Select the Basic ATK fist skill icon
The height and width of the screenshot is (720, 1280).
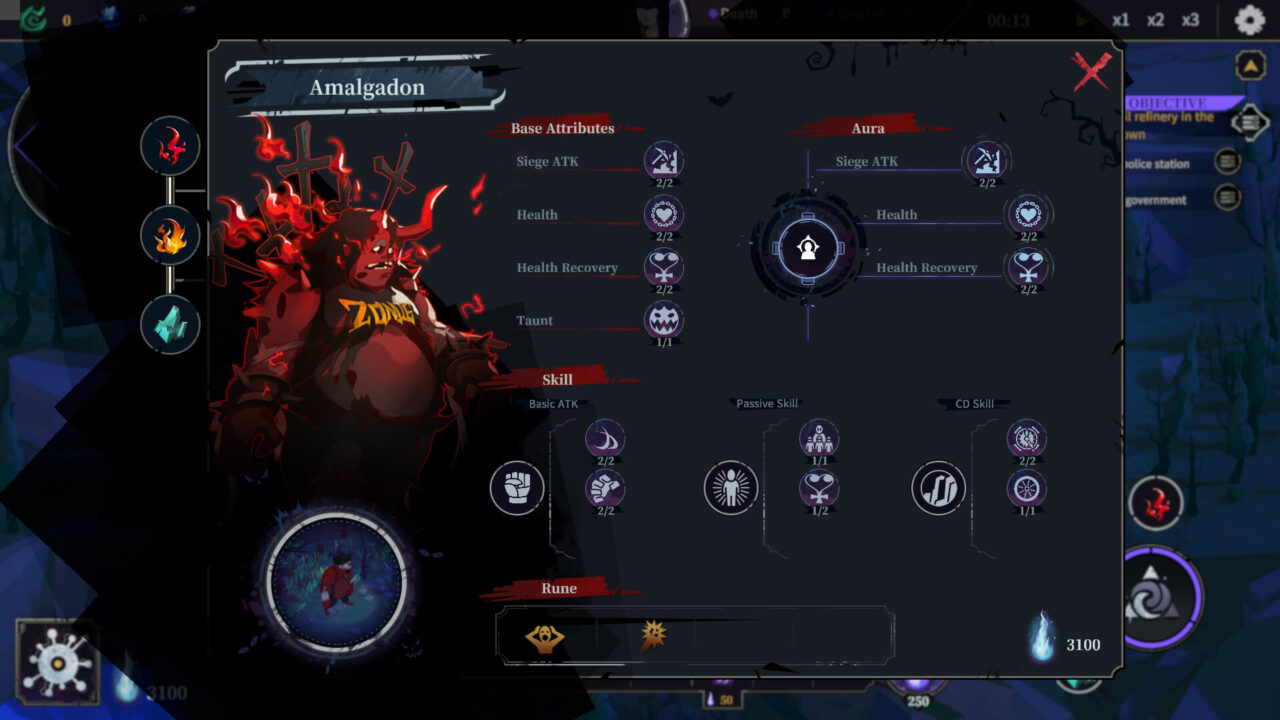[x=517, y=488]
